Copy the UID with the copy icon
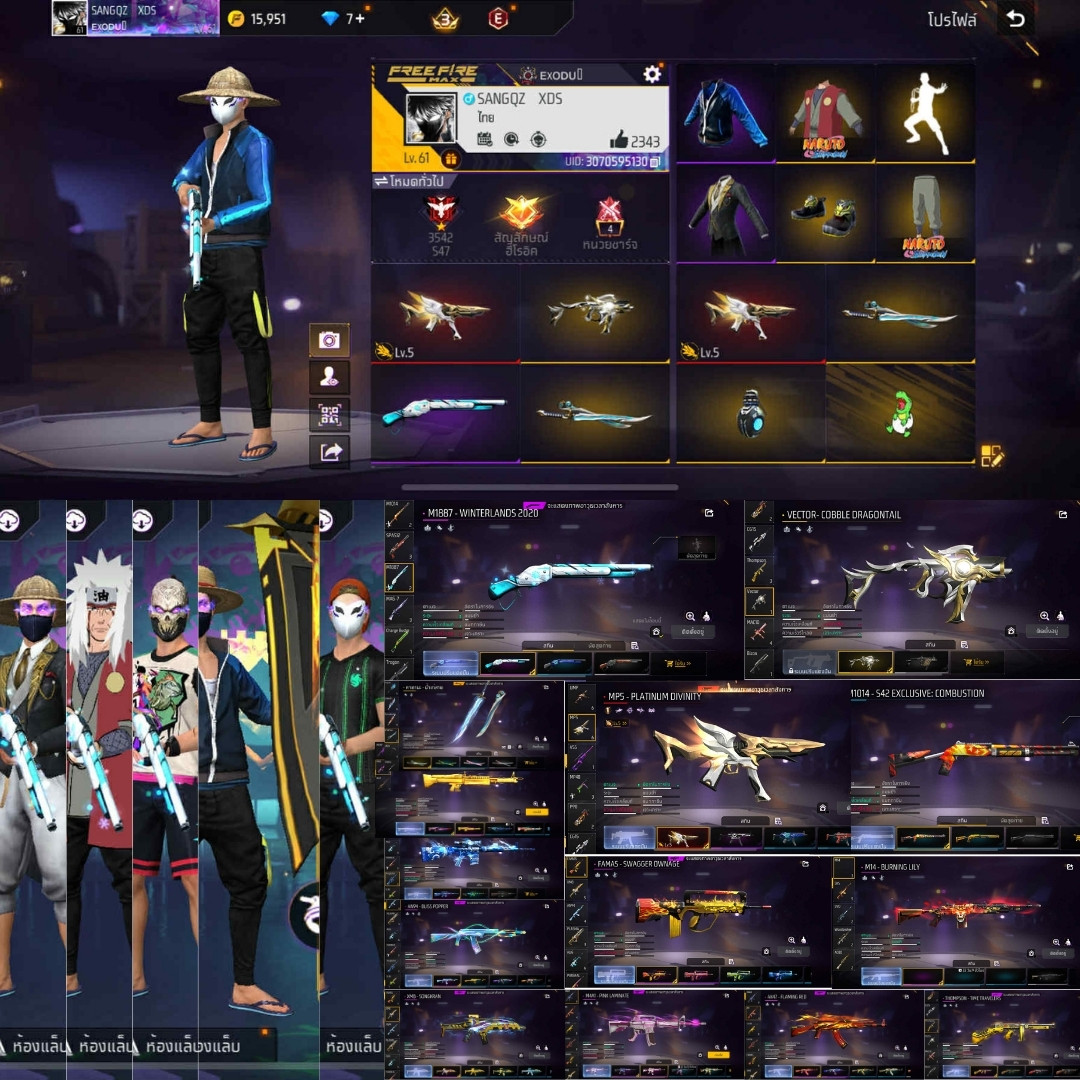The height and width of the screenshot is (1080, 1080). click(654, 161)
